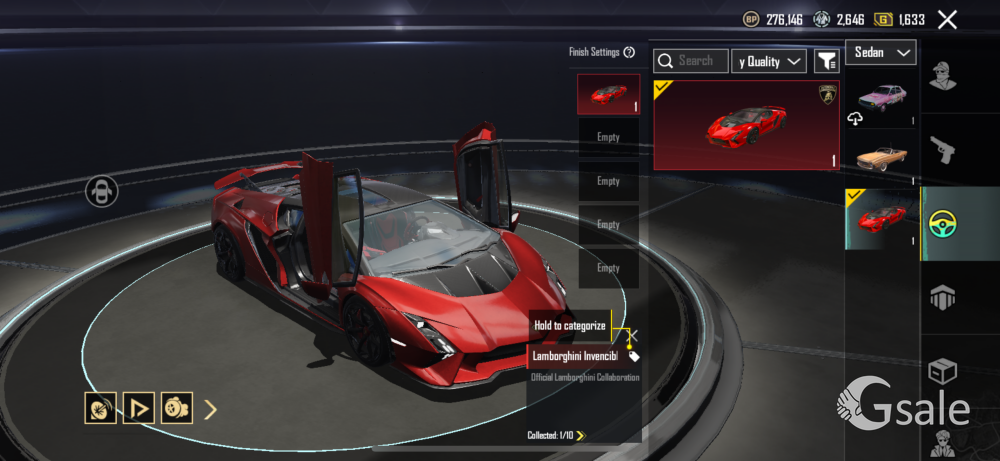Image resolution: width=1000 pixels, height=461 pixels.
Task: Toggle the car door view icon
Action: [x=101, y=191]
